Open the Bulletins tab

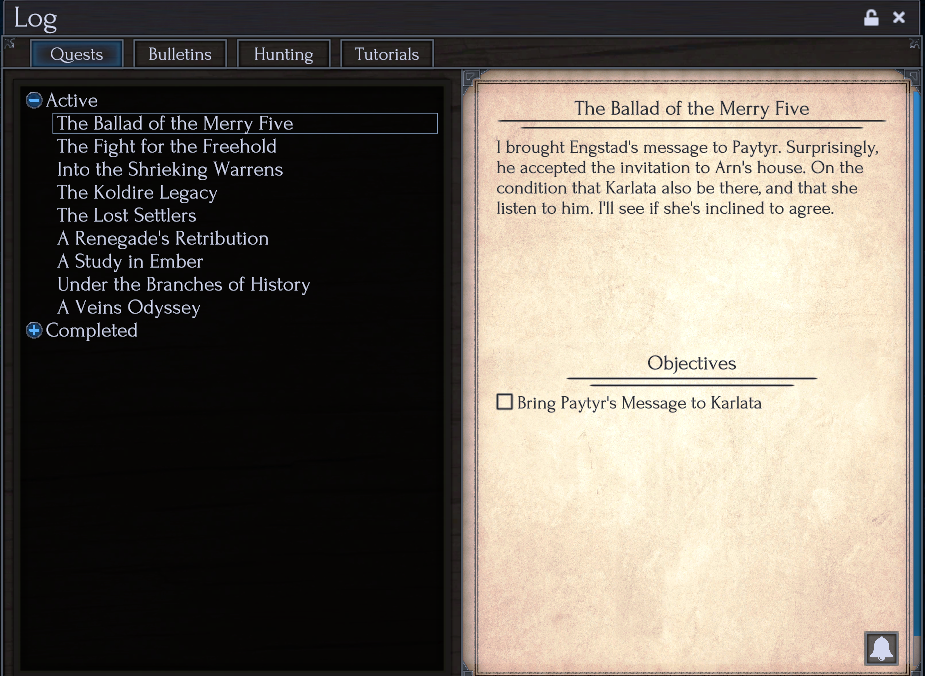180,54
